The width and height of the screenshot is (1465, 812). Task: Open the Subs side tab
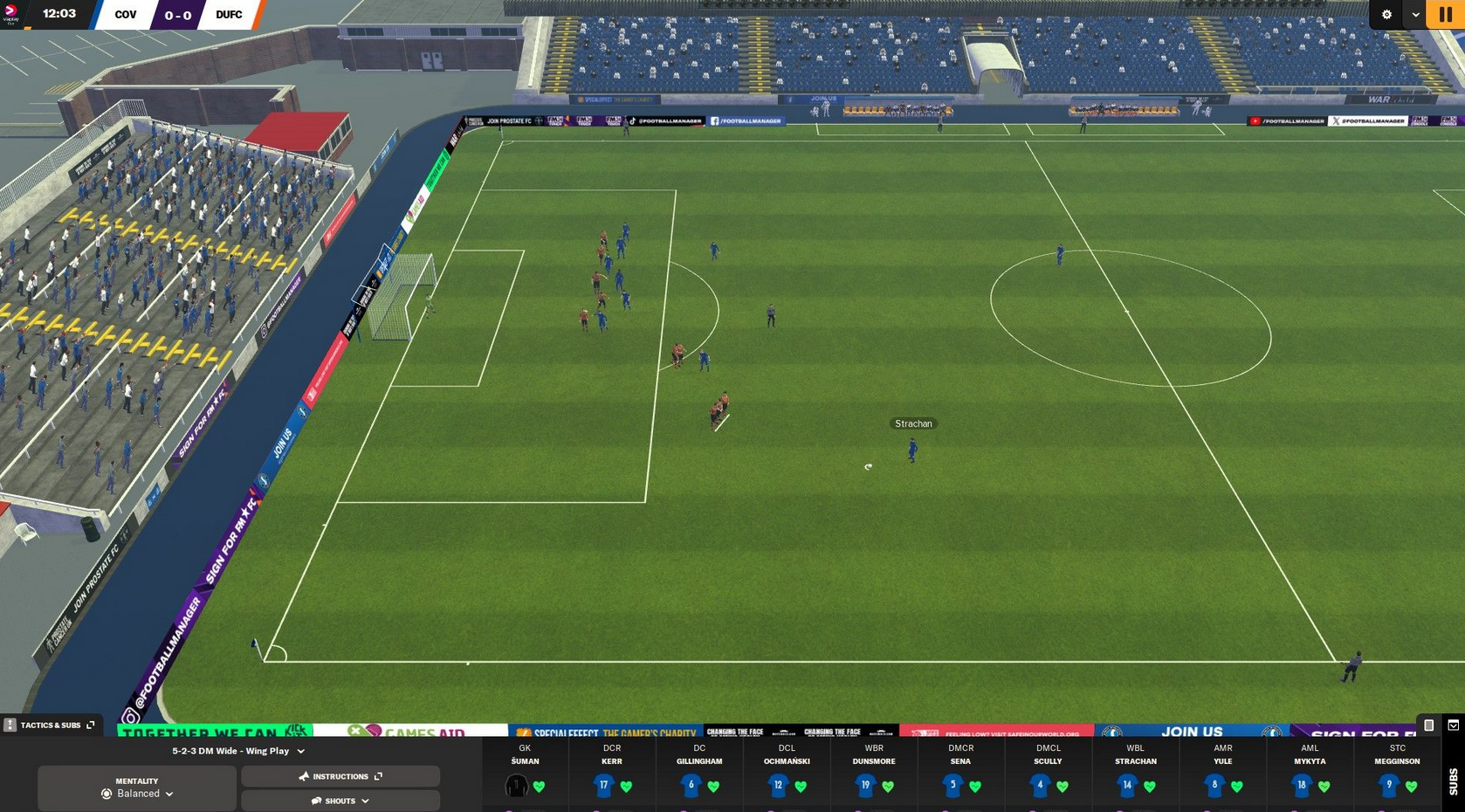1453,781
